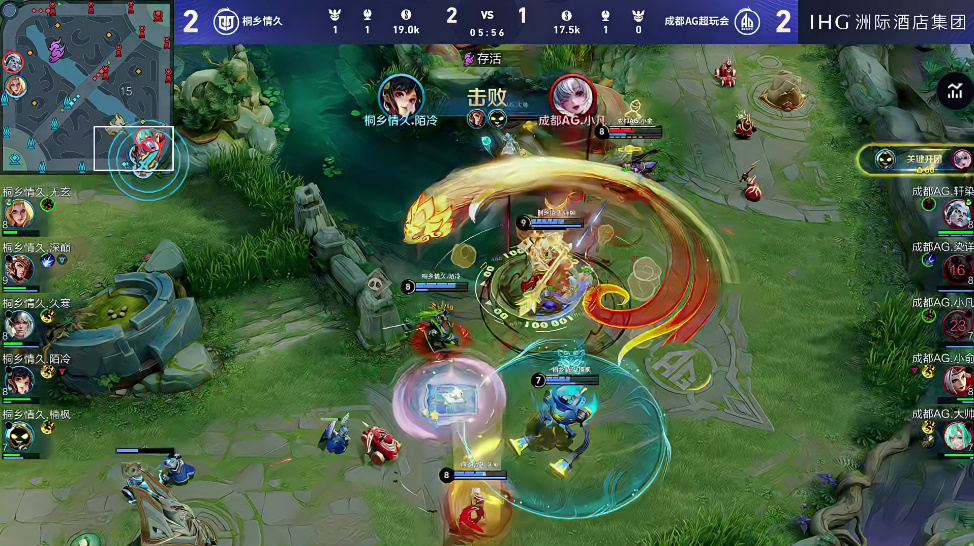The height and width of the screenshot is (546, 974).
Task: Open the stats chart panel button
Action: tap(952, 93)
